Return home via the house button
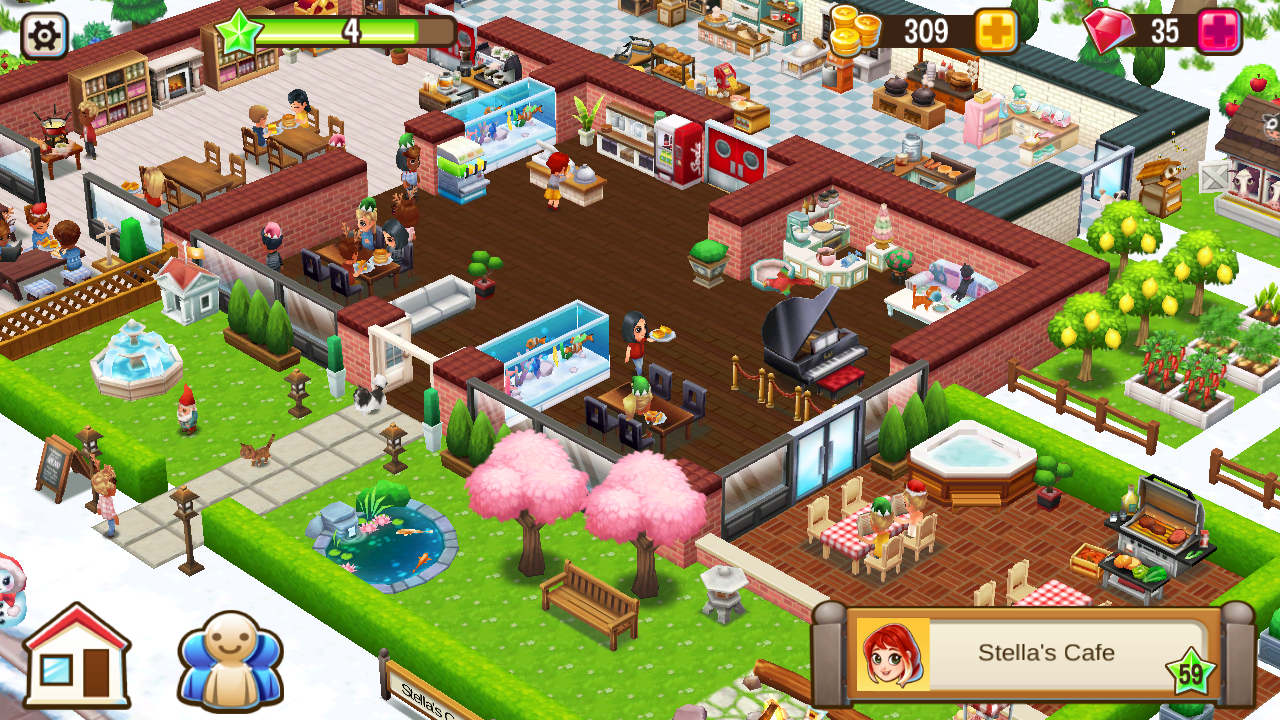 point(77,656)
